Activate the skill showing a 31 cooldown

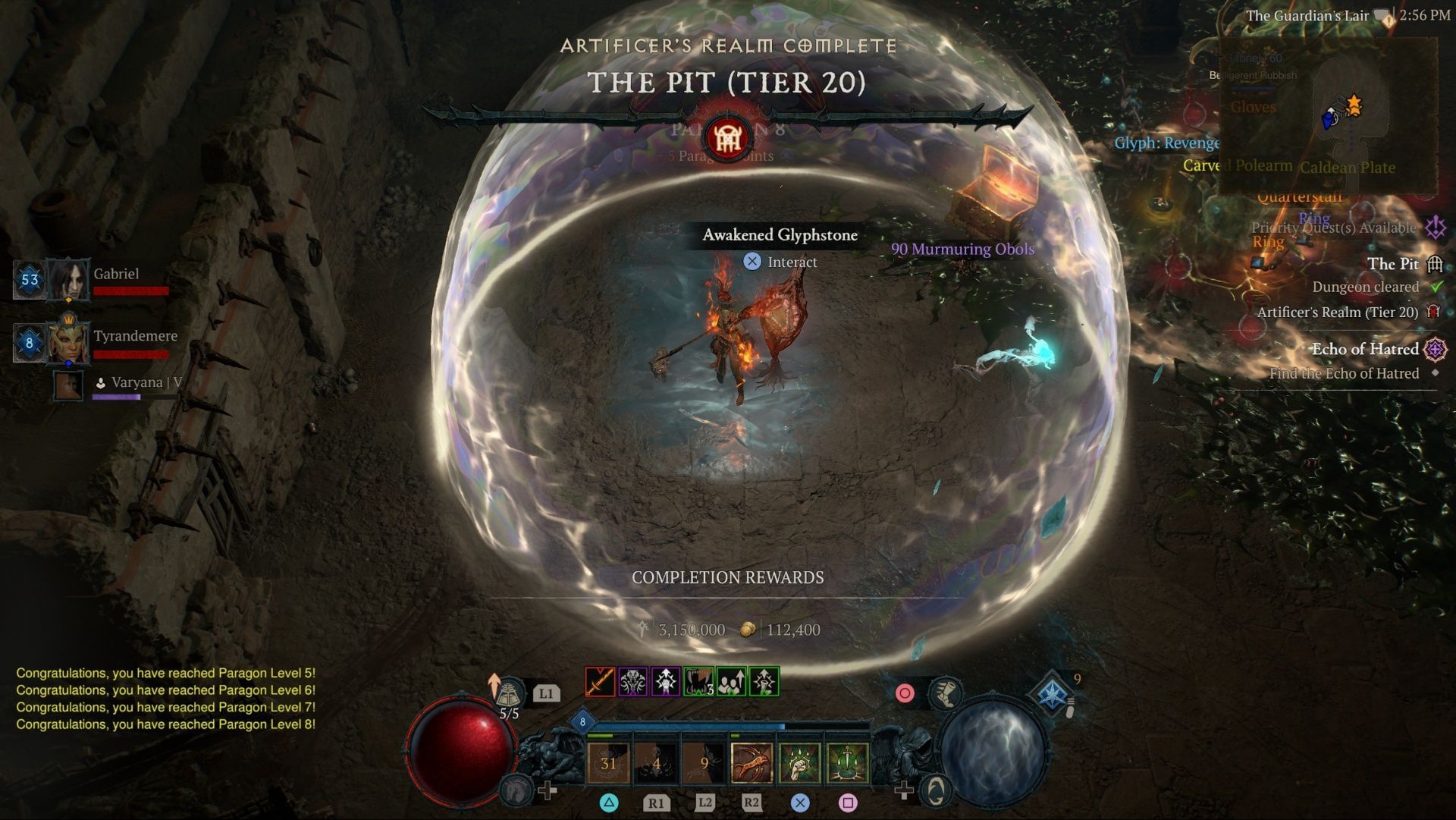[608, 762]
